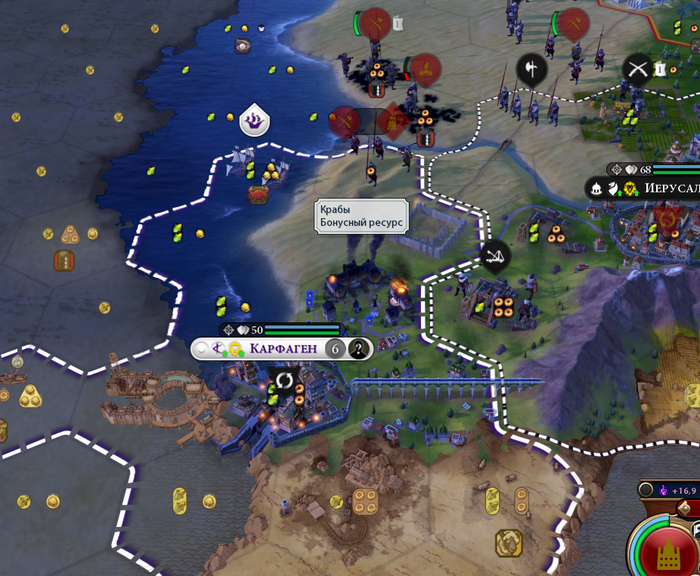
Task: Click Карфаген population number 6
Action: 336,348
